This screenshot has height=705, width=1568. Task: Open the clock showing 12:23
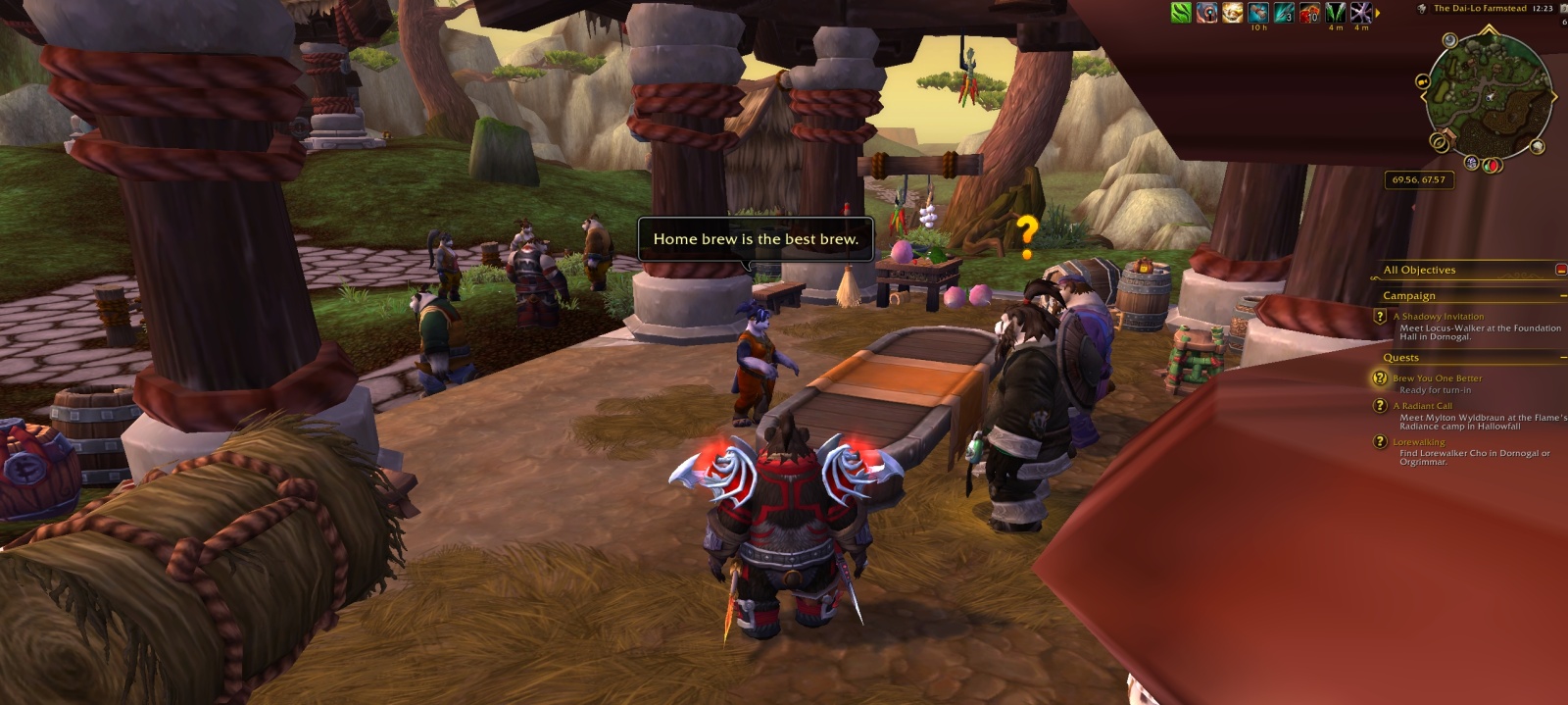coord(1543,9)
